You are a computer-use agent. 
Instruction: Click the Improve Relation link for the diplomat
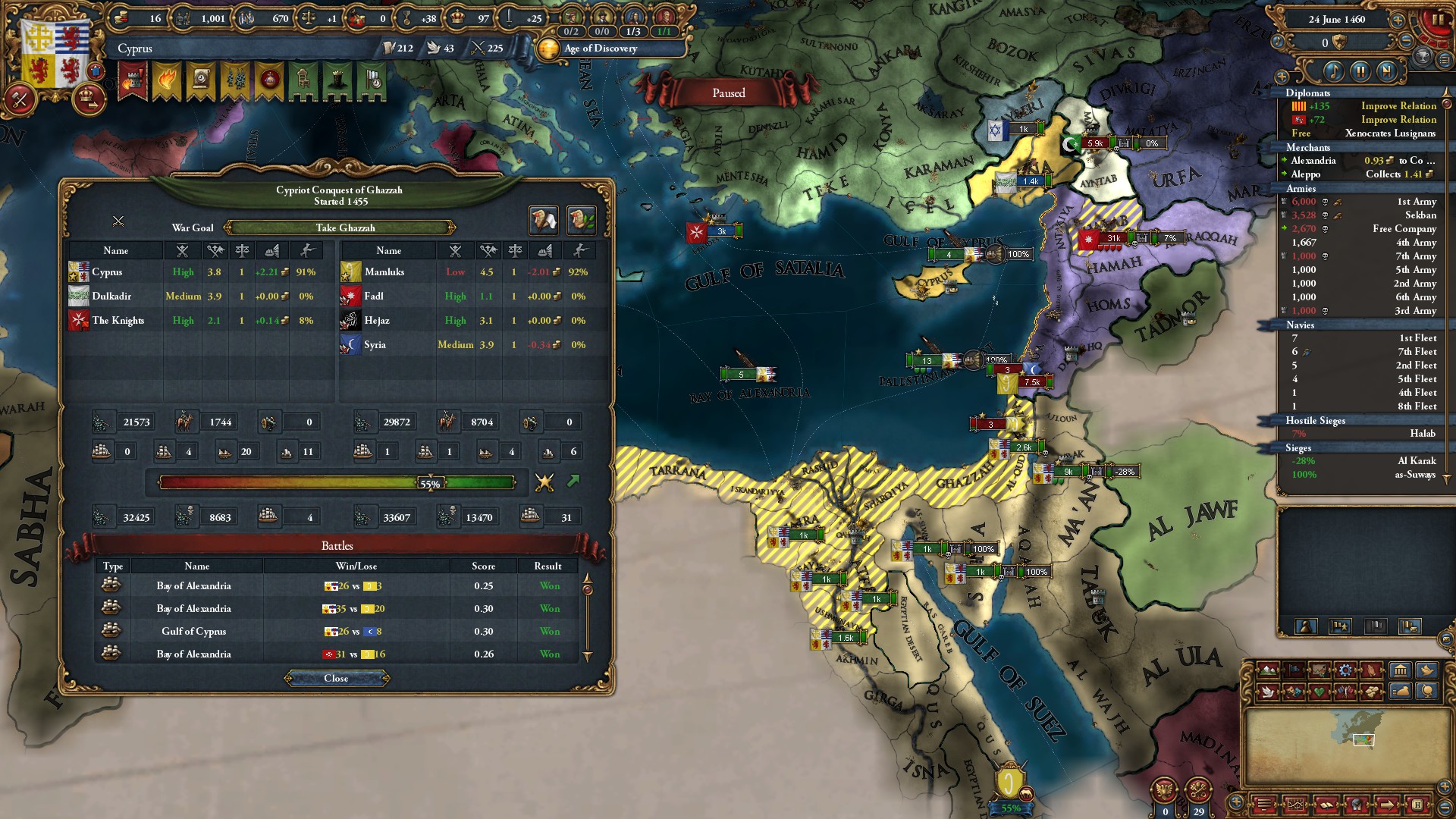pos(1398,105)
